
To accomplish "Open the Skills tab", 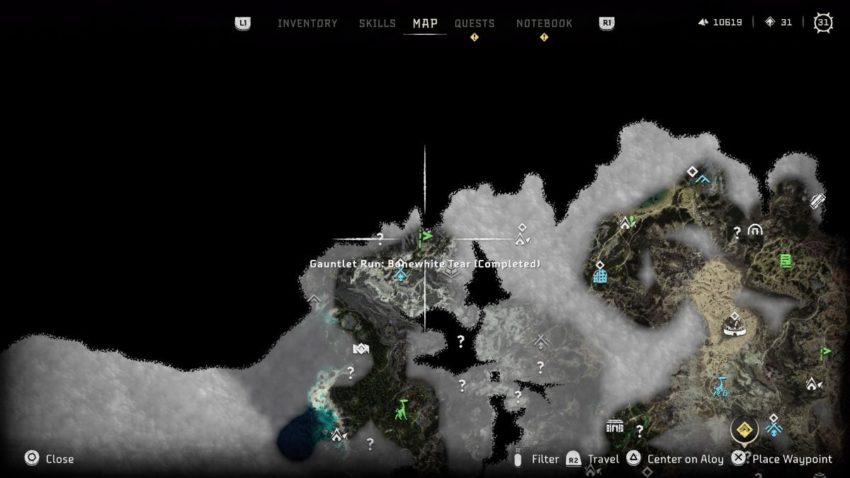I will [377, 23].
